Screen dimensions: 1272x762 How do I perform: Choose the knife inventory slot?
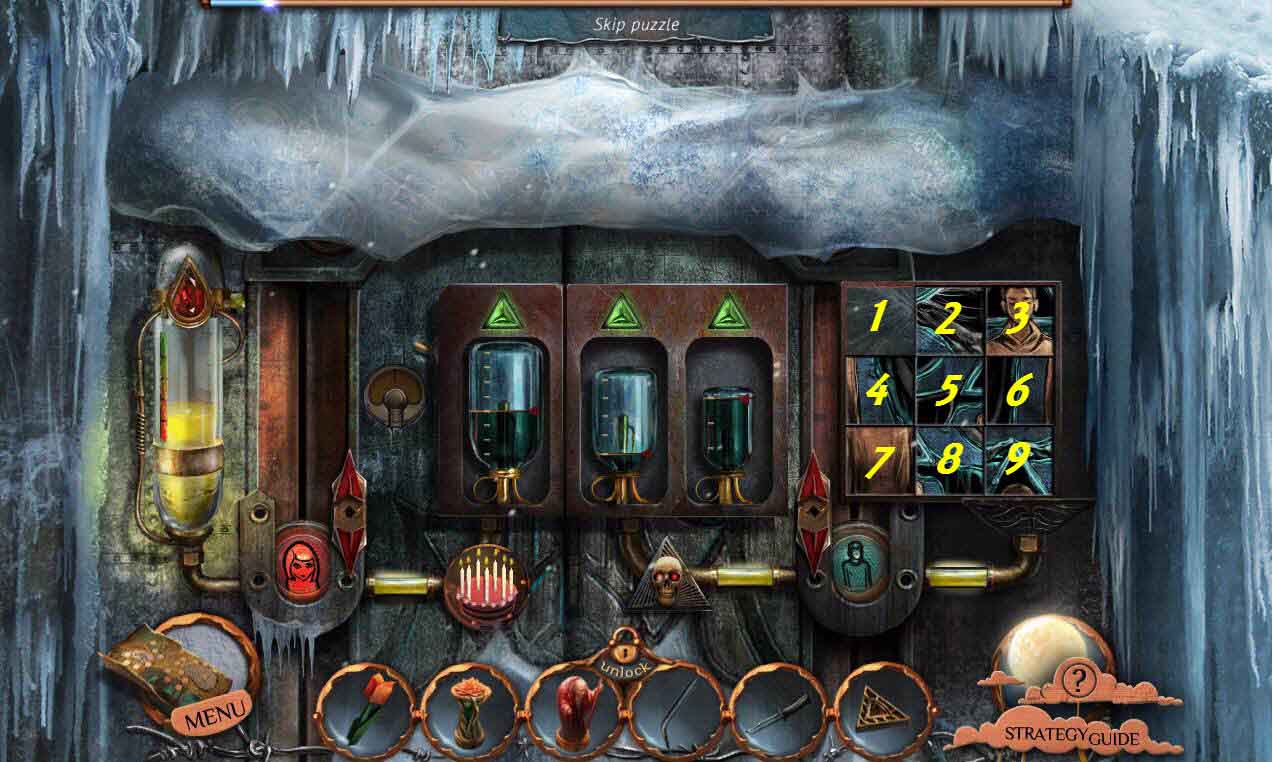click(779, 712)
